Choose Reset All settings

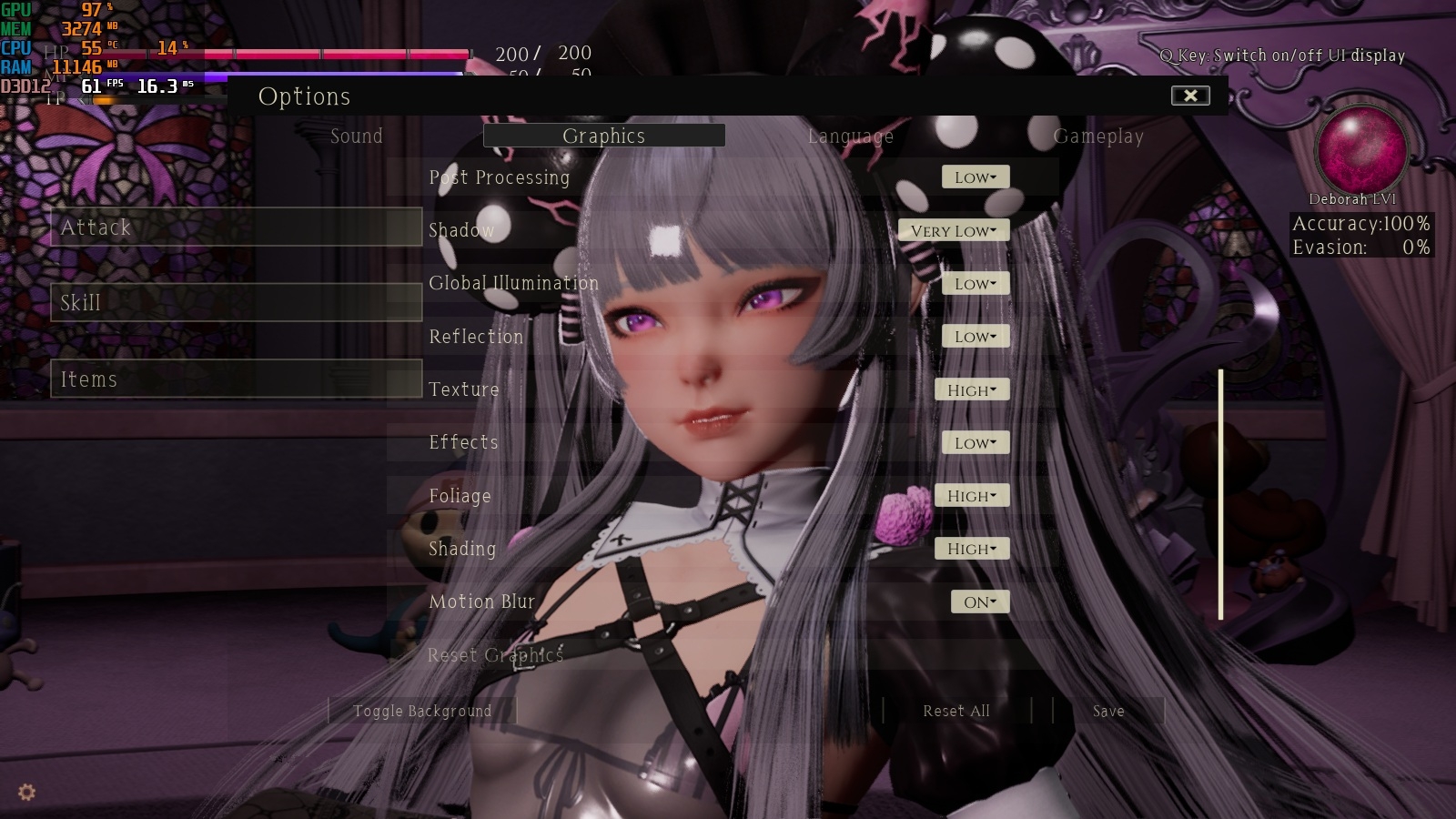click(x=955, y=712)
